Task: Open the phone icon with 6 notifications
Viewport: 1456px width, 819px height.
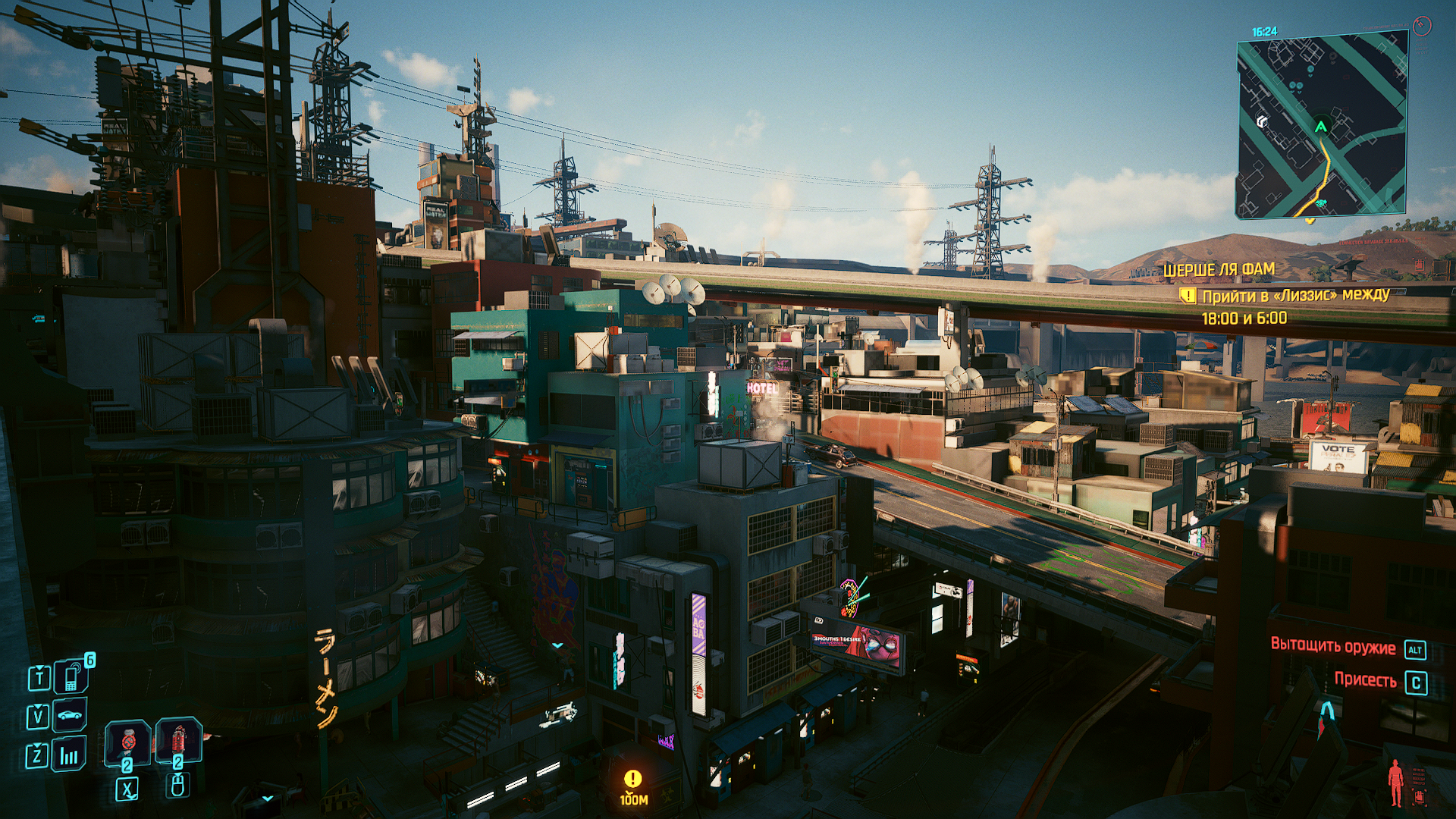Action: click(x=71, y=676)
